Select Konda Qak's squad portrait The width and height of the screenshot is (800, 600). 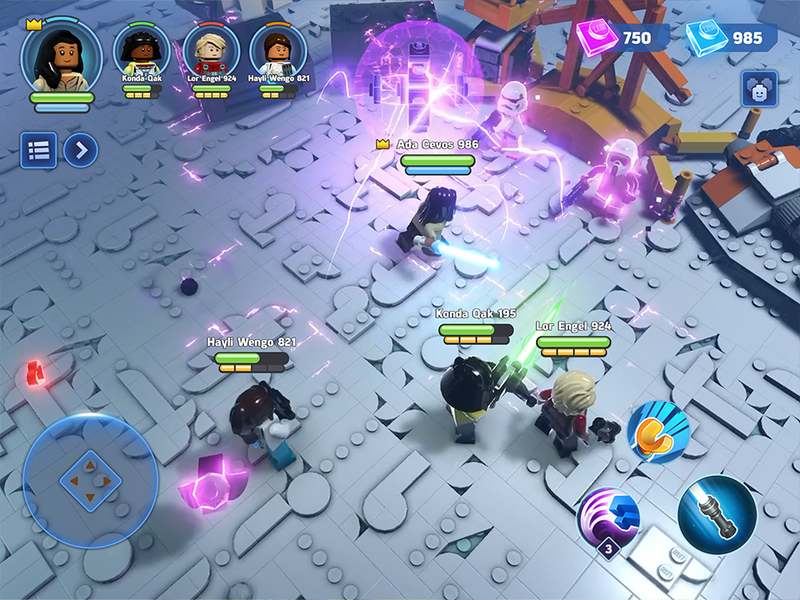point(141,50)
